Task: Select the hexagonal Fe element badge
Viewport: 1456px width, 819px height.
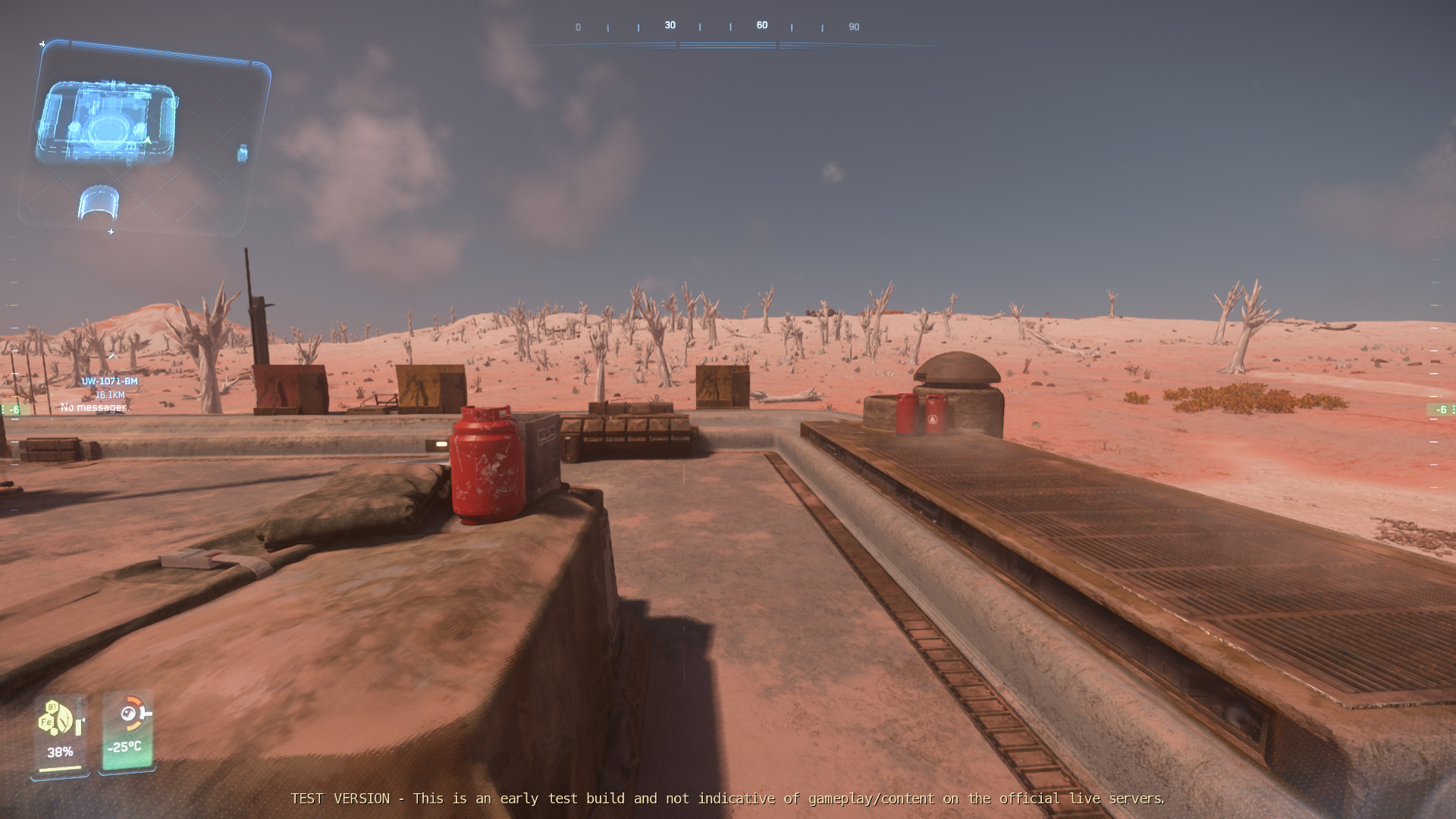Action: coord(45,721)
